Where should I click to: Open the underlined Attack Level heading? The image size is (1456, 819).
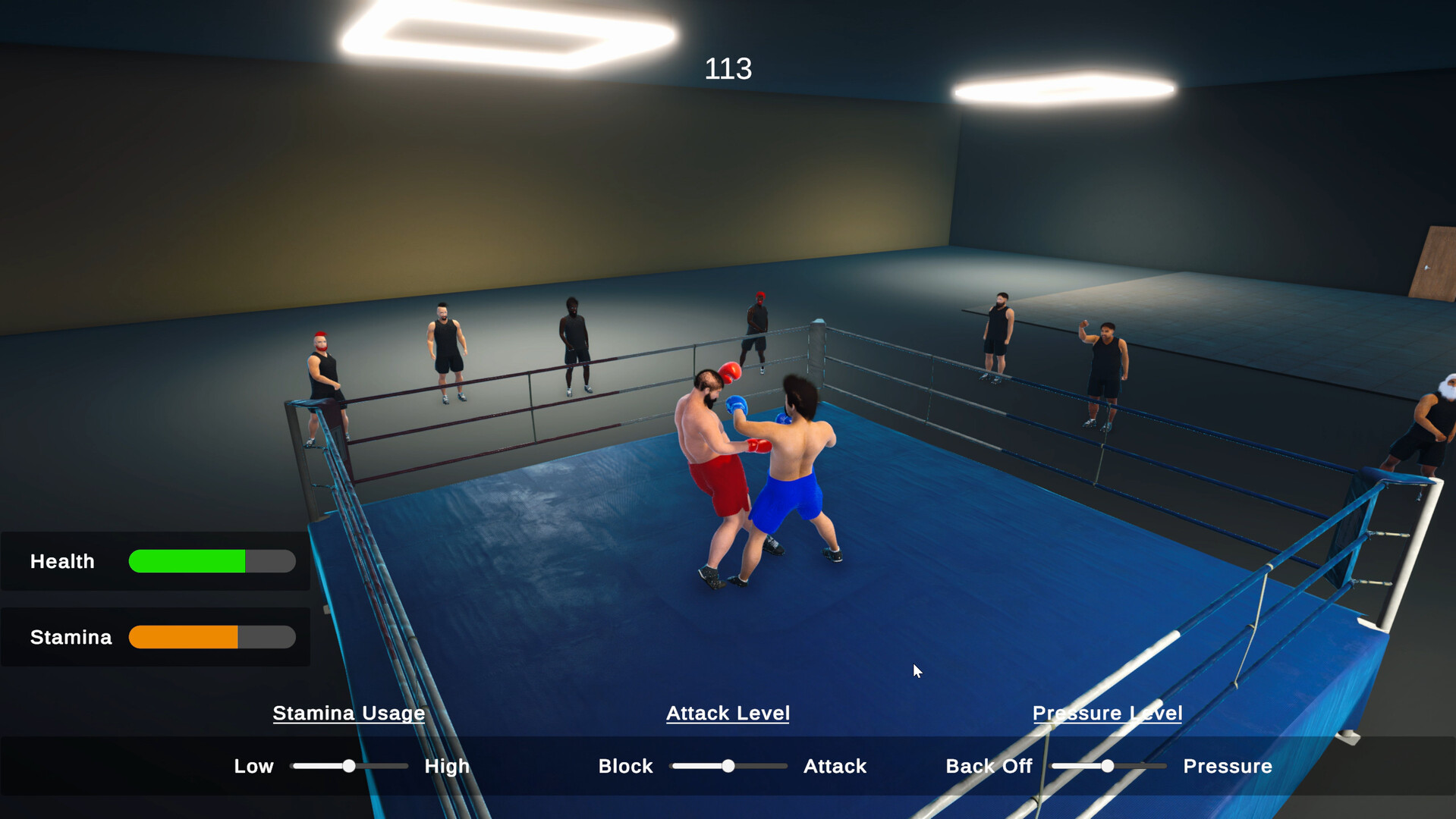(x=728, y=713)
